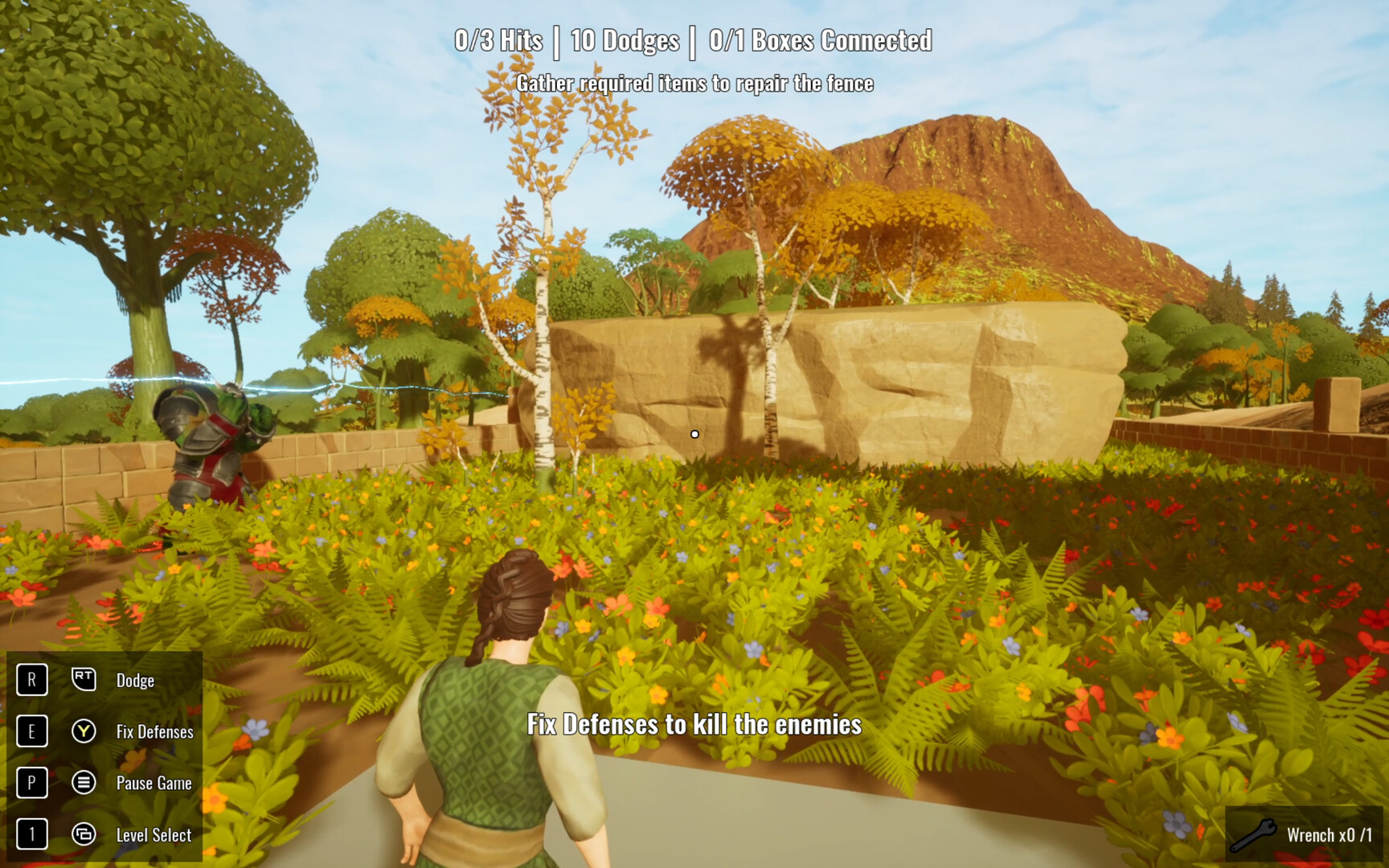Click the 1 keyboard key icon

tap(31, 835)
